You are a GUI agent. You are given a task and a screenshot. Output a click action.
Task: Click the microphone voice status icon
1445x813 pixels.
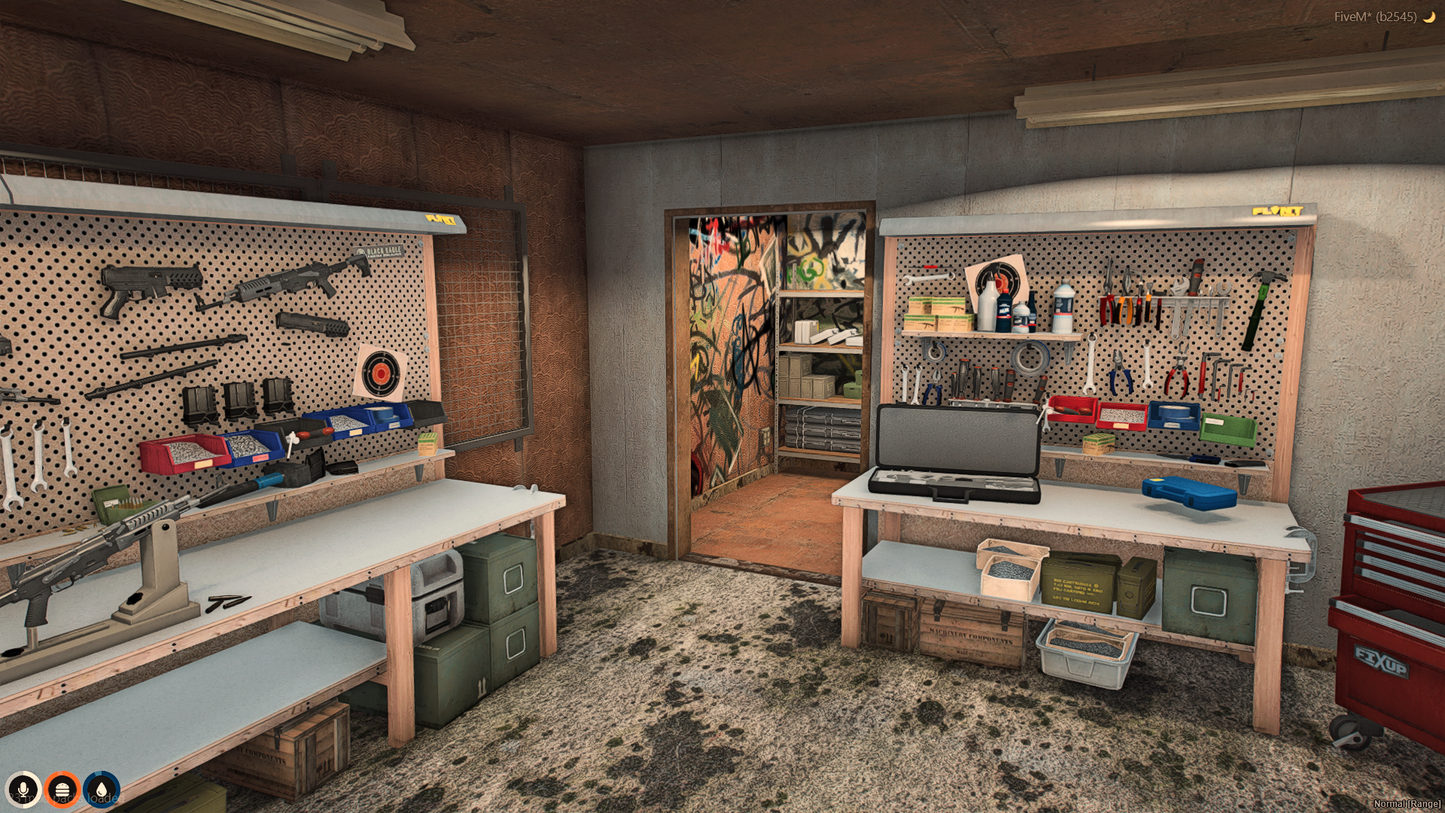[x=23, y=789]
